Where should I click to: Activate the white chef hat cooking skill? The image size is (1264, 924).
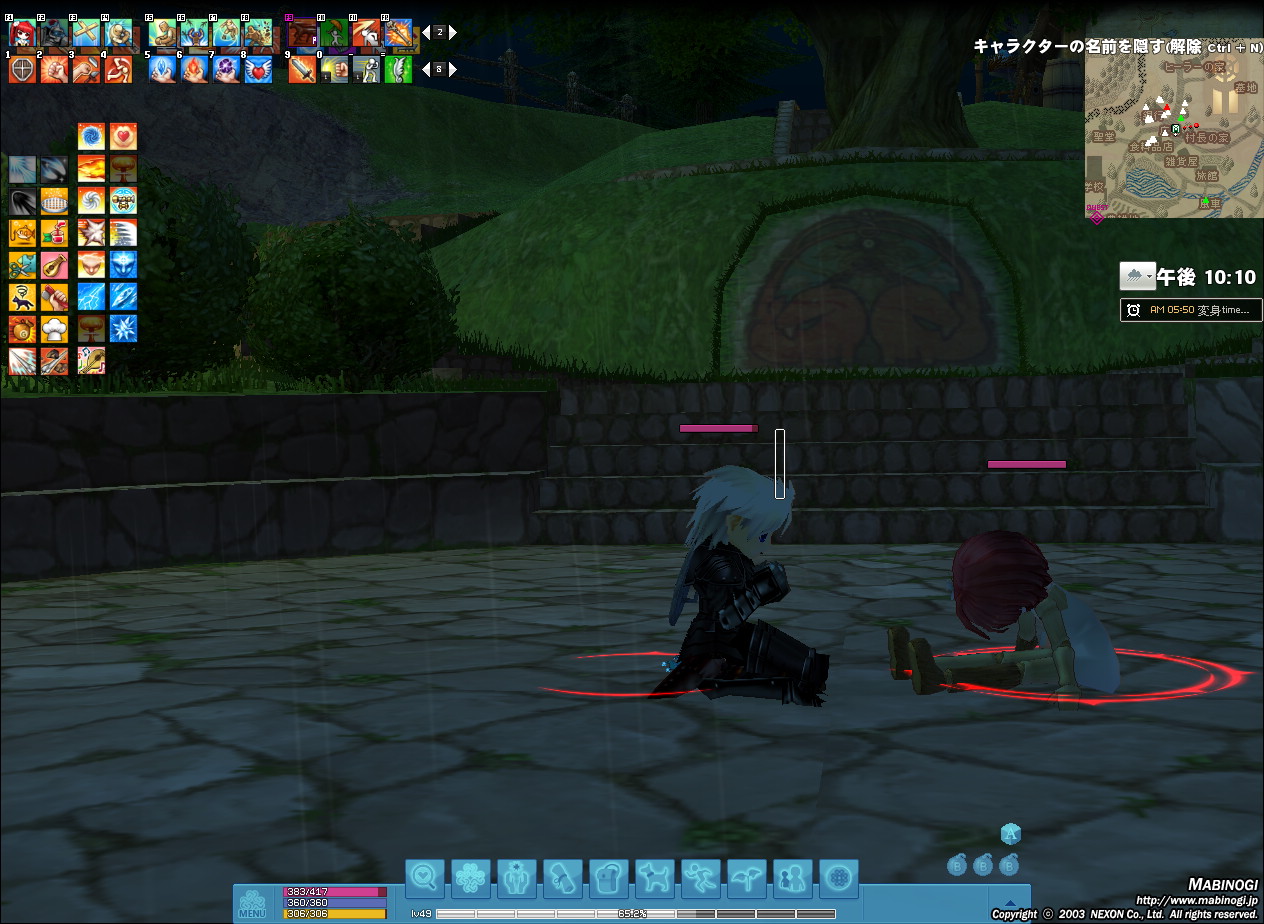(56, 329)
